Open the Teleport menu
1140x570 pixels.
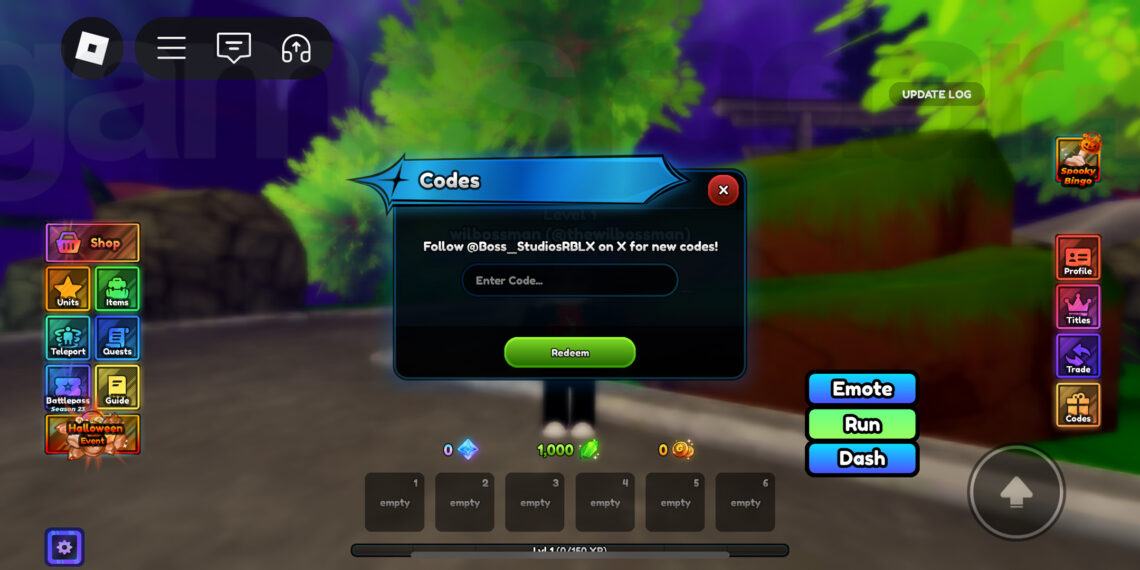68,338
